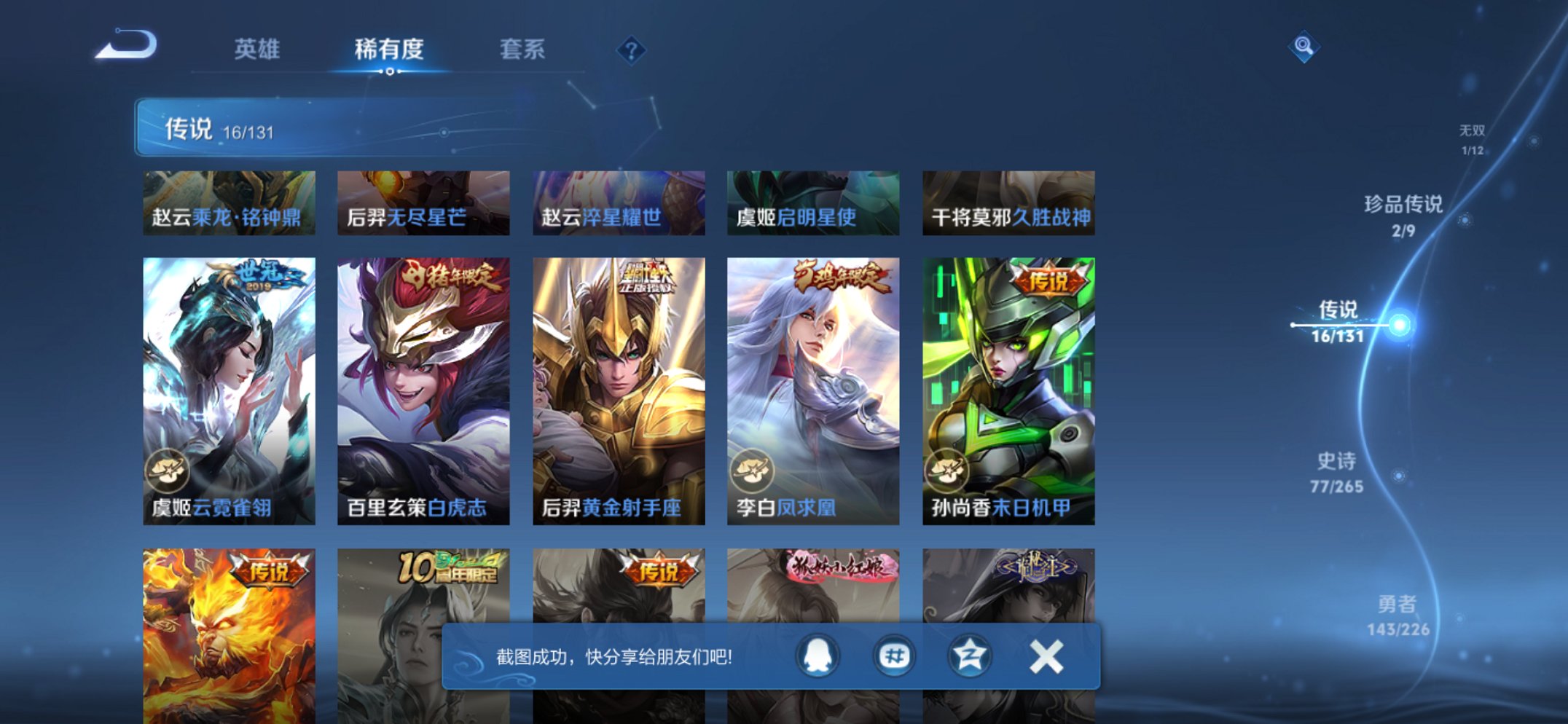1568x724 pixels.
Task: Click the 传说 16/131 progress node marker
Action: (1398, 326)
